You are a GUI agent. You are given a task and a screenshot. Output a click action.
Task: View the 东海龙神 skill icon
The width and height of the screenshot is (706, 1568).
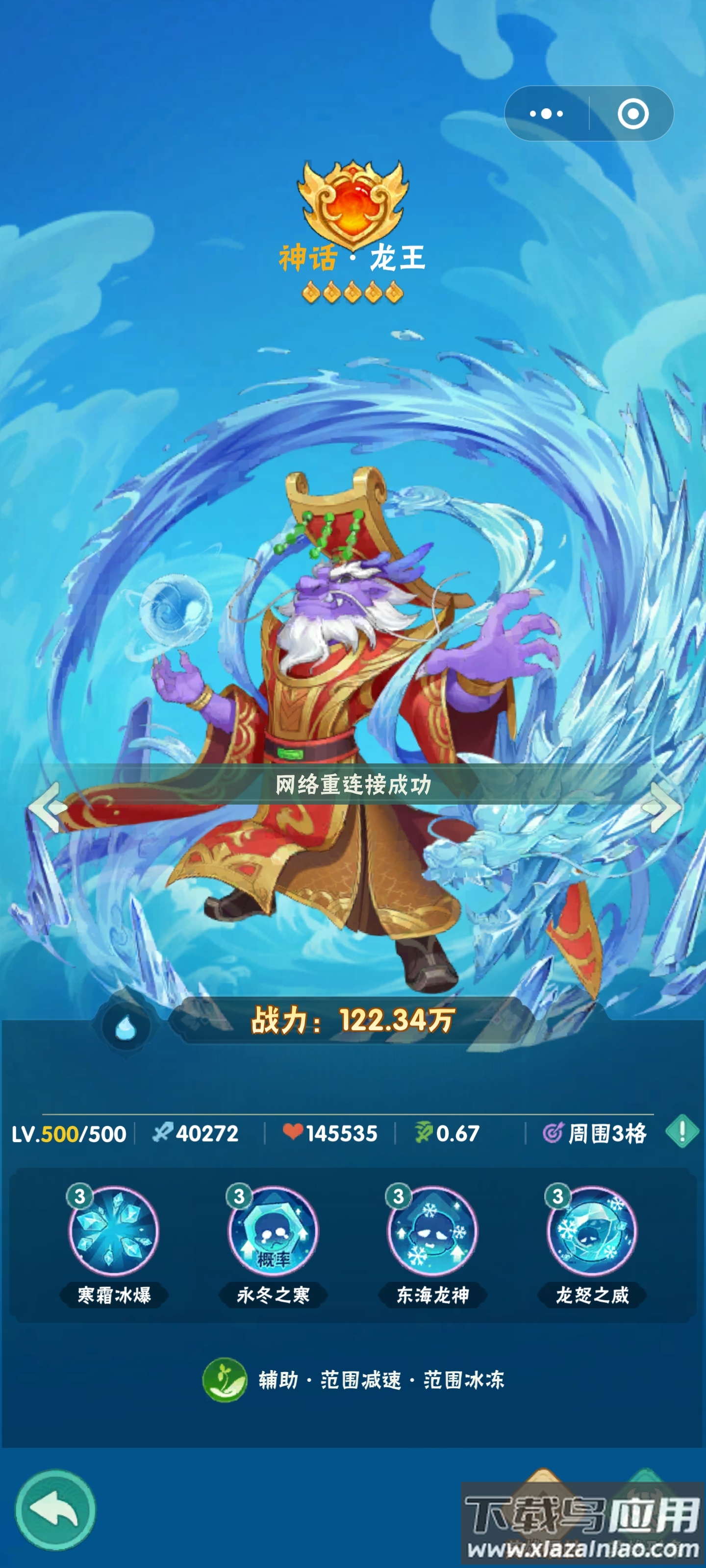434,1232
